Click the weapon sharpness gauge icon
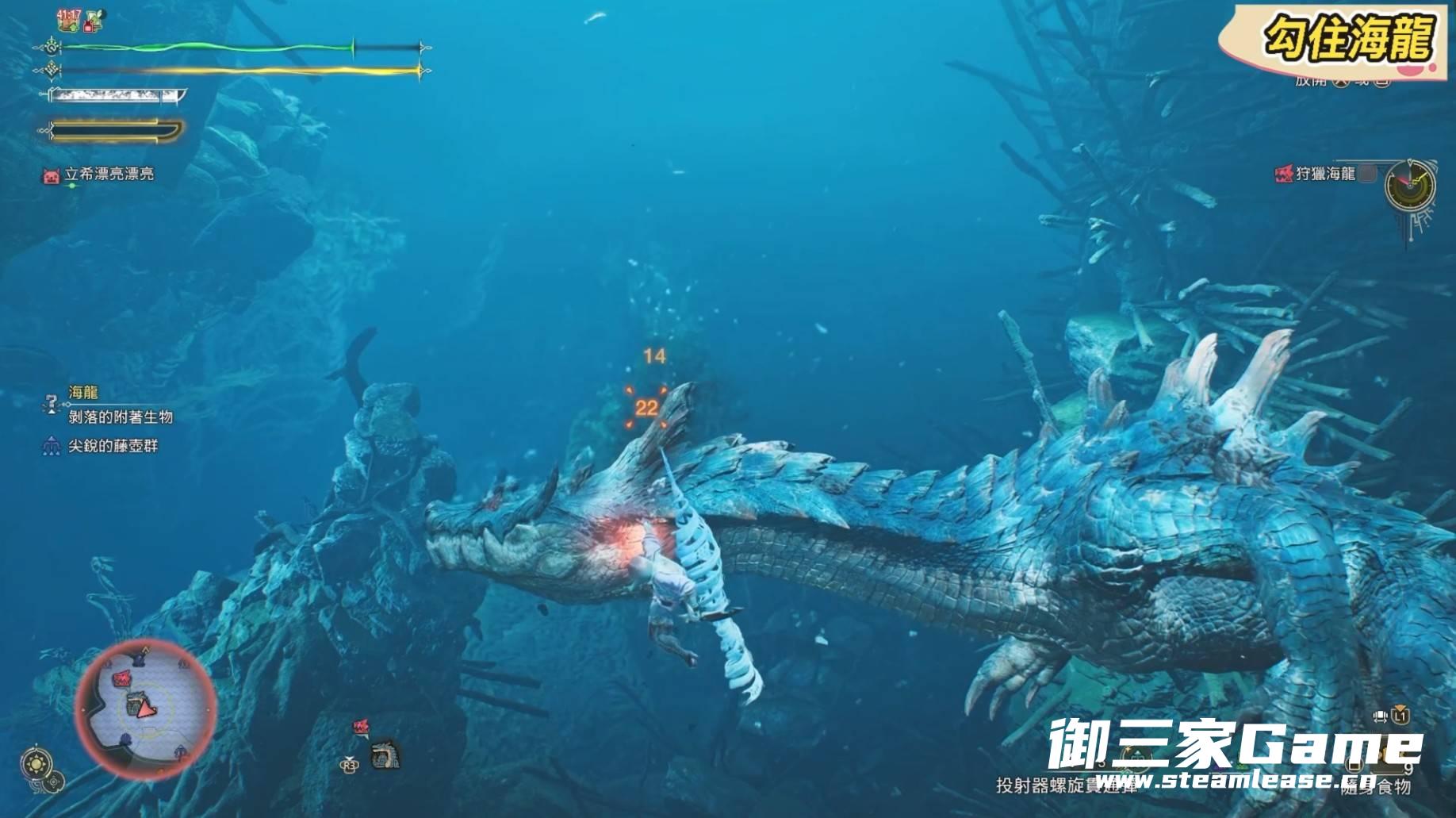1456x818 pixels. (x=116, y=96)
